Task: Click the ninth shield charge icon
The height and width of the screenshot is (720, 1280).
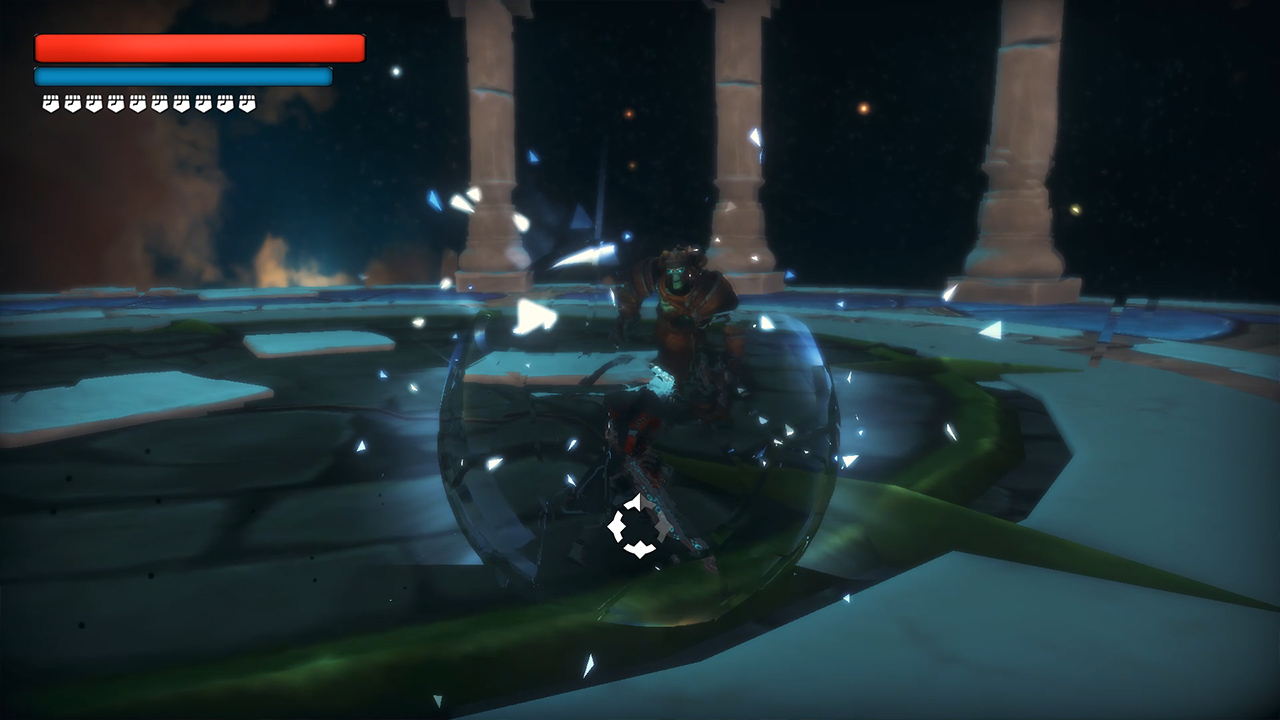Action: tap(225, 103)
